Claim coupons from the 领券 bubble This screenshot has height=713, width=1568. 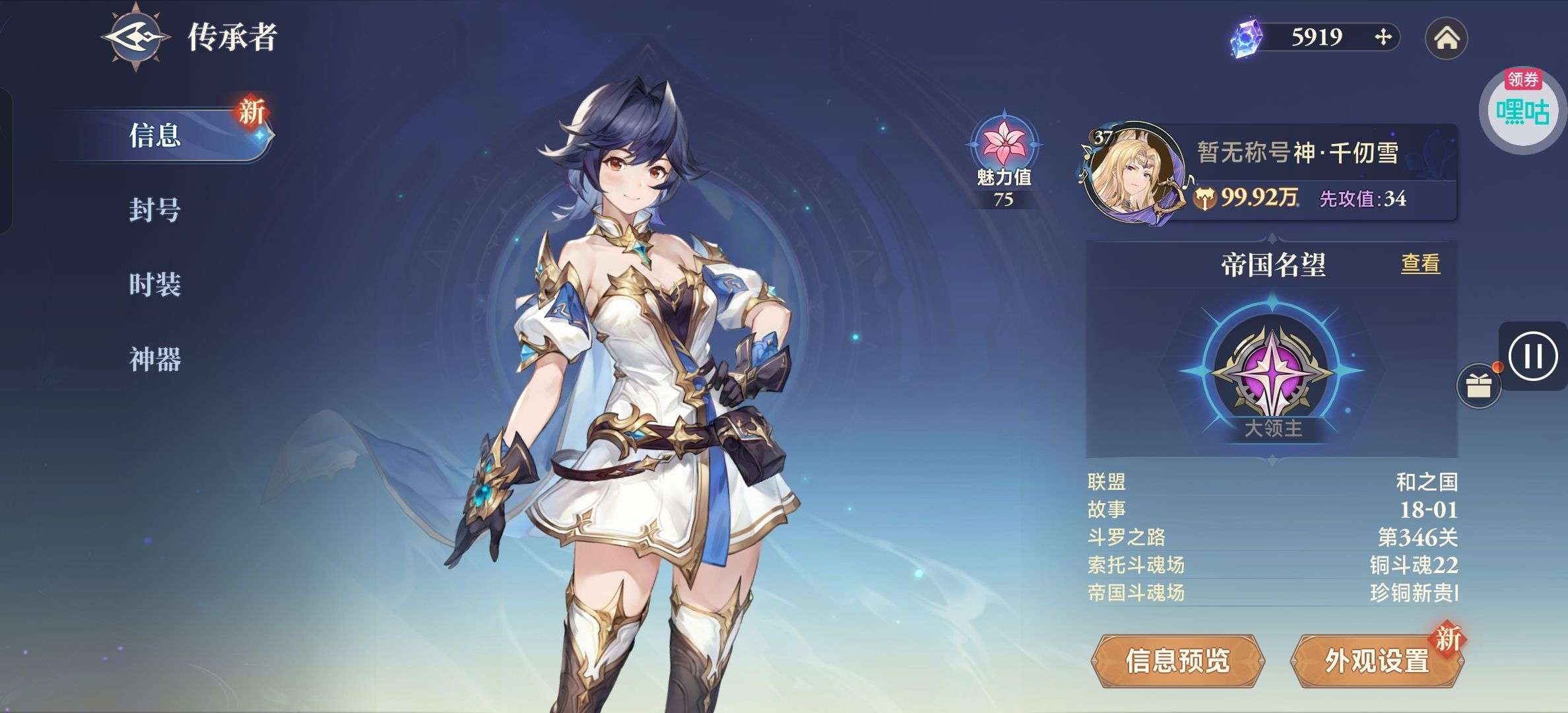coord(1522,107)
